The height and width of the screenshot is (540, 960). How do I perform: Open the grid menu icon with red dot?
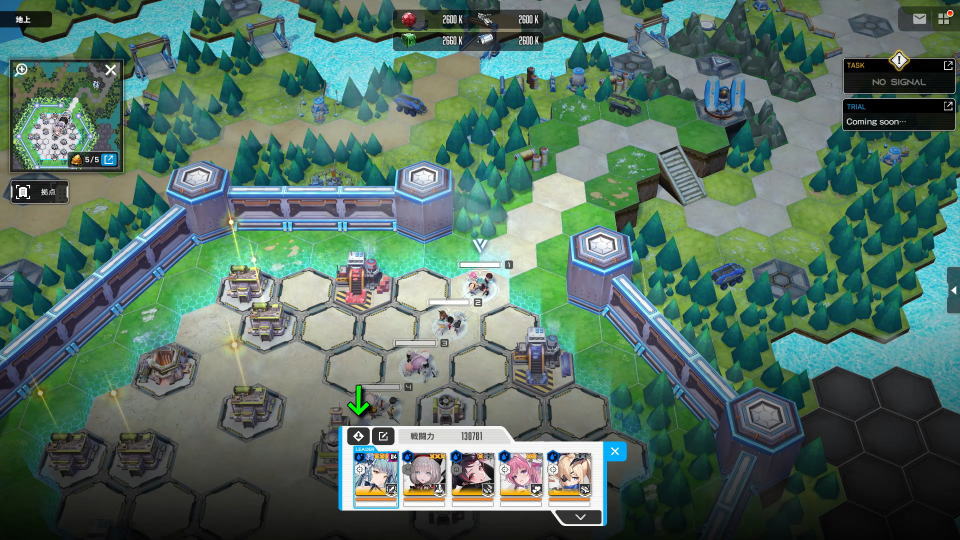tap(944, 18)
